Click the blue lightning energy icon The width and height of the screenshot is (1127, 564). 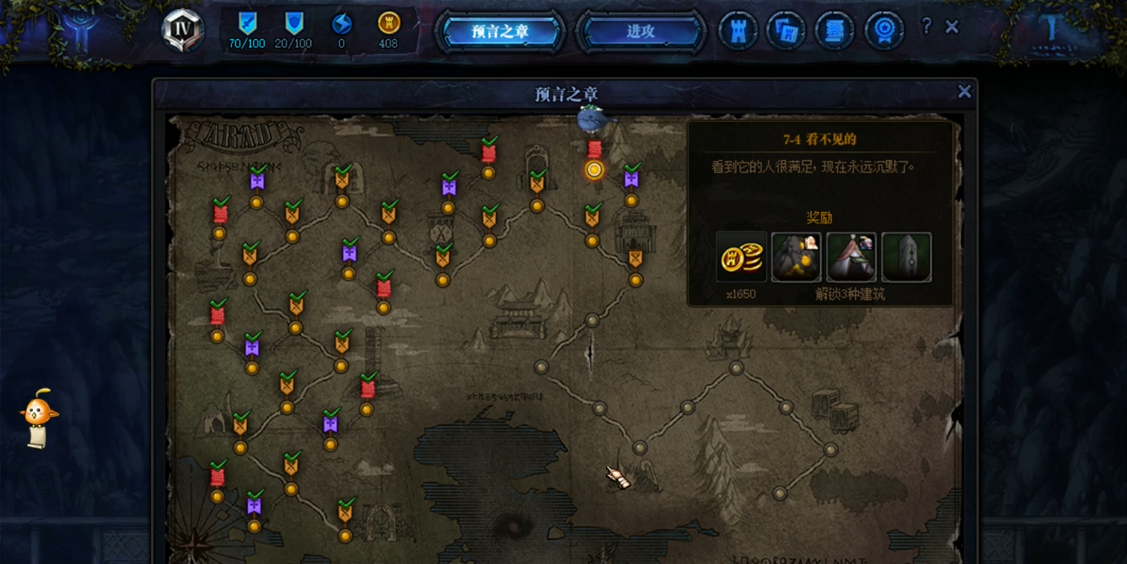point(341,23)
